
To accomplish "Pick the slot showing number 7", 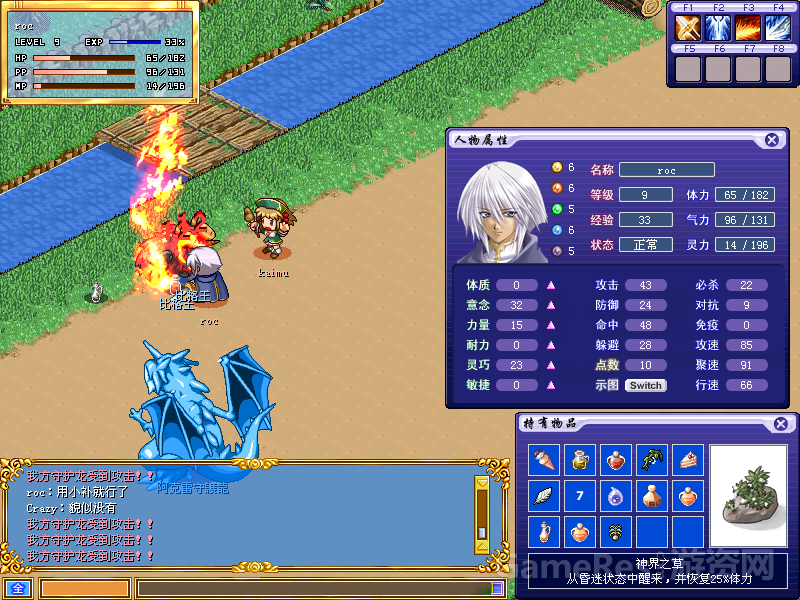I will click(x=580, y=496).
